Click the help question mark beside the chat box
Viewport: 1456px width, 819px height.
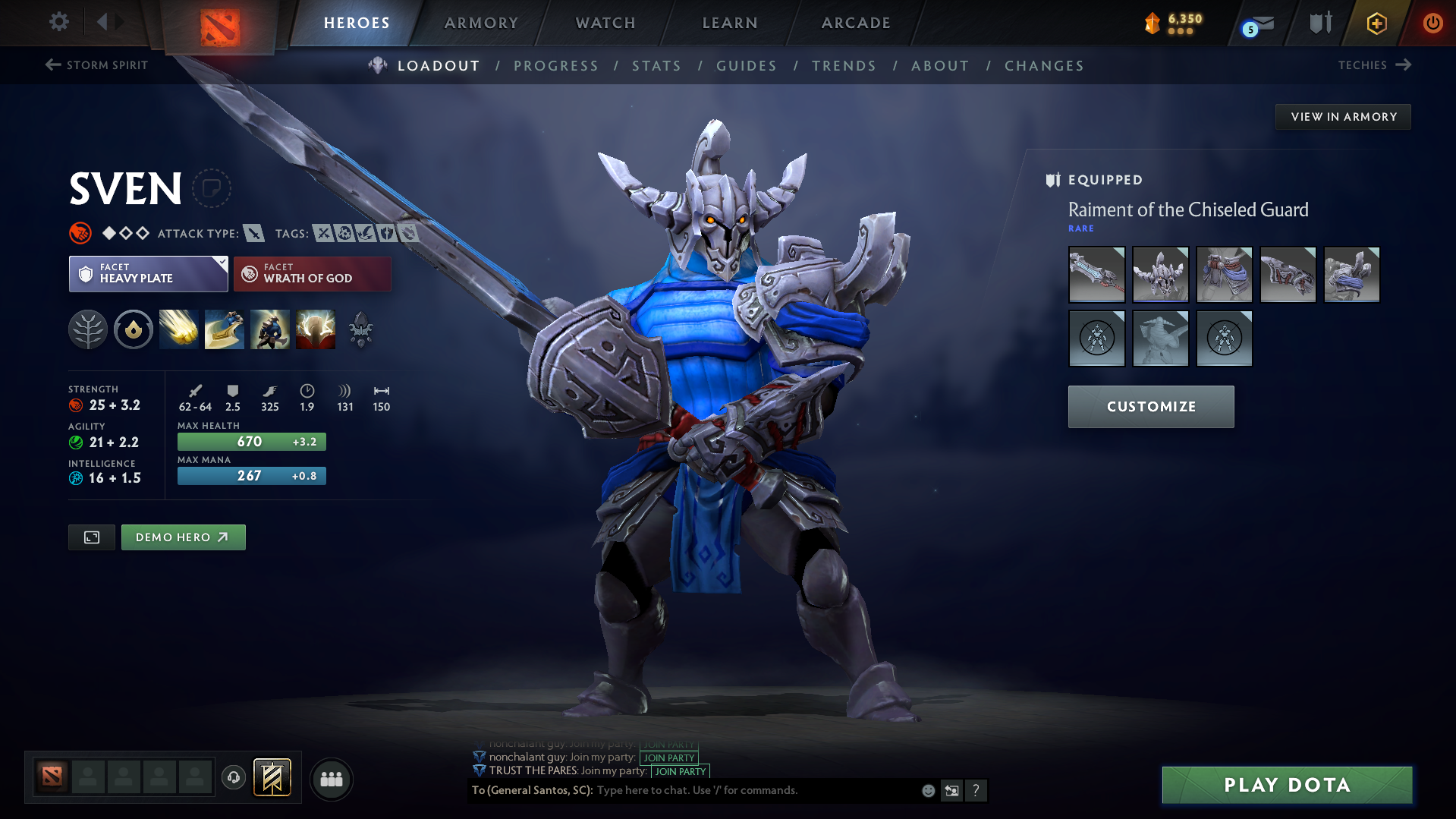976,790
